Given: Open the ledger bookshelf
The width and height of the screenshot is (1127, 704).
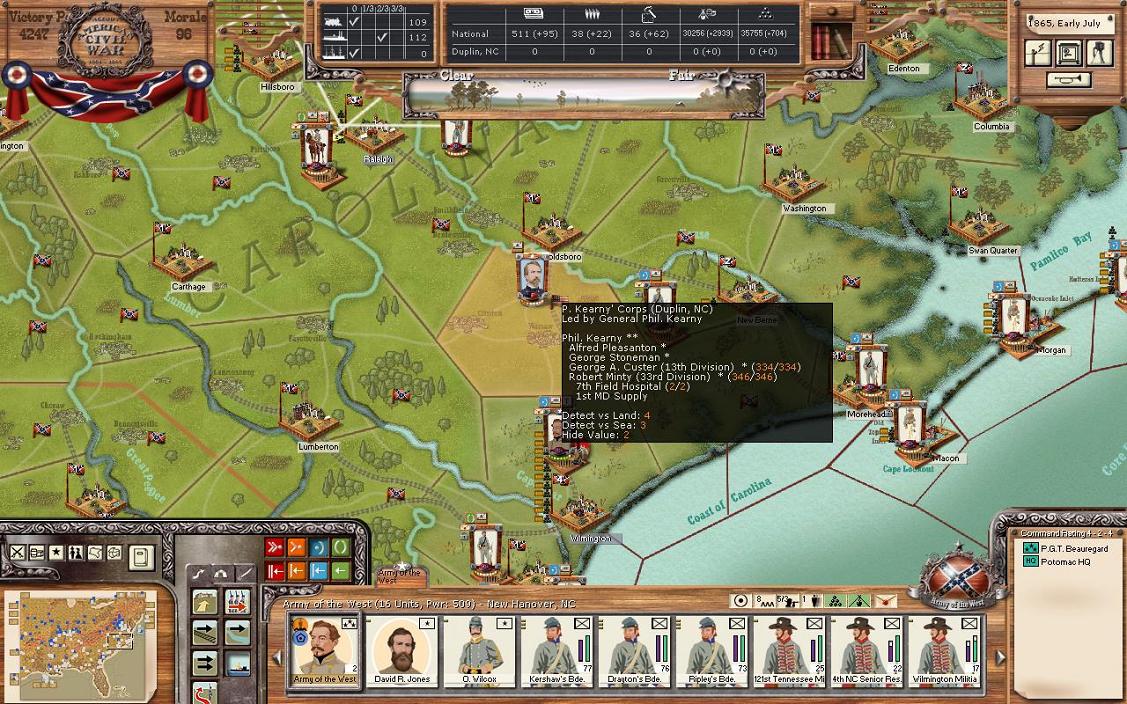Looking at the screenshot, I should [825, 42].
